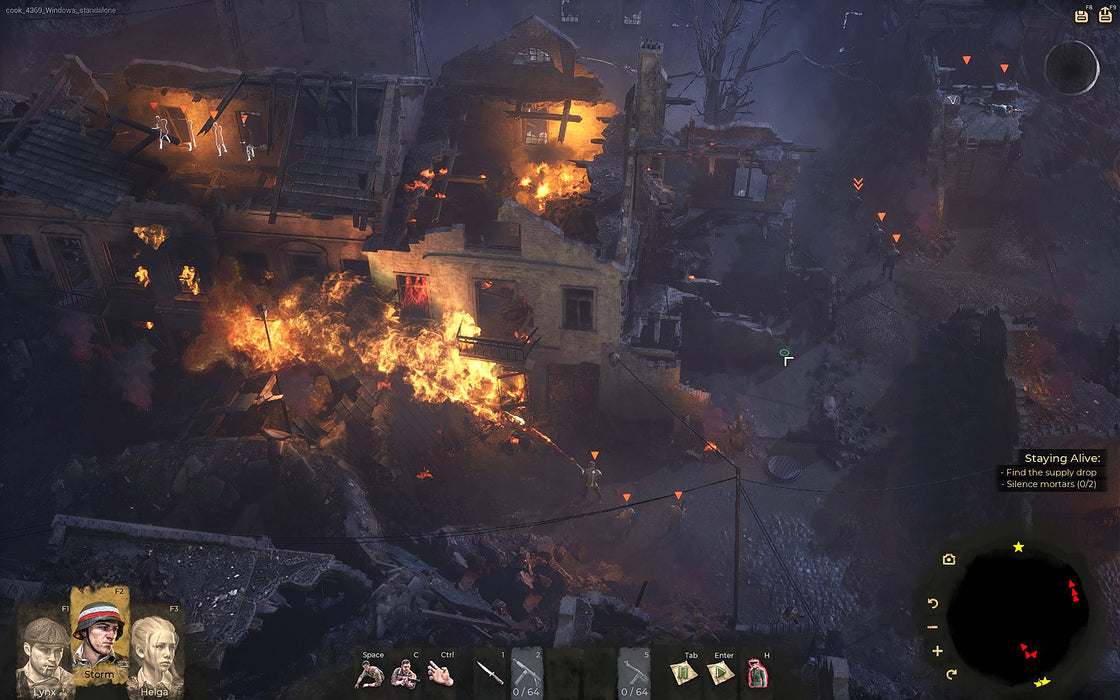Click the play arrow execute icon
Screen dimensions: 1120x700
pos(720,673)
